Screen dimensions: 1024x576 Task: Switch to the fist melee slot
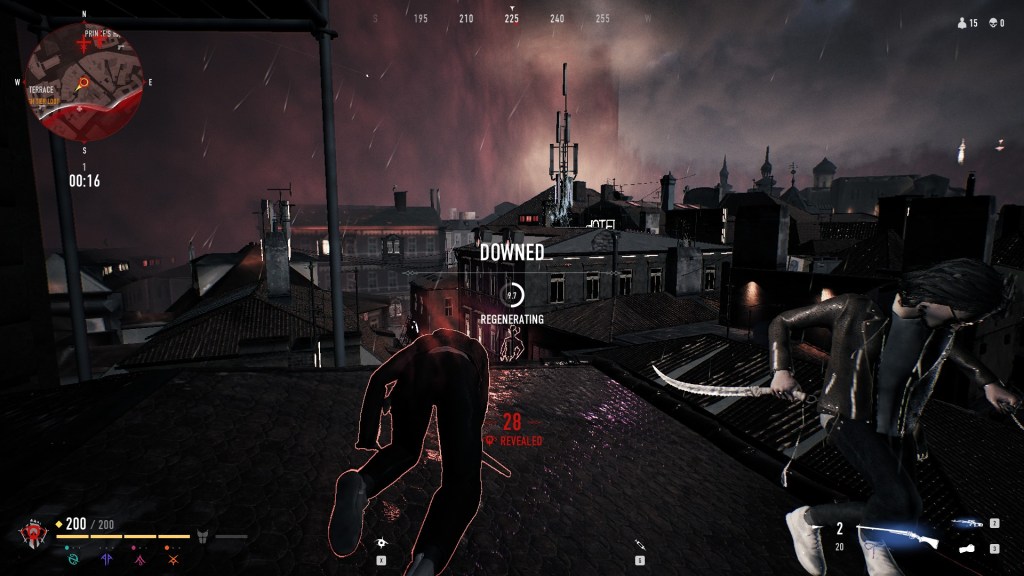(x=968, y=548)
